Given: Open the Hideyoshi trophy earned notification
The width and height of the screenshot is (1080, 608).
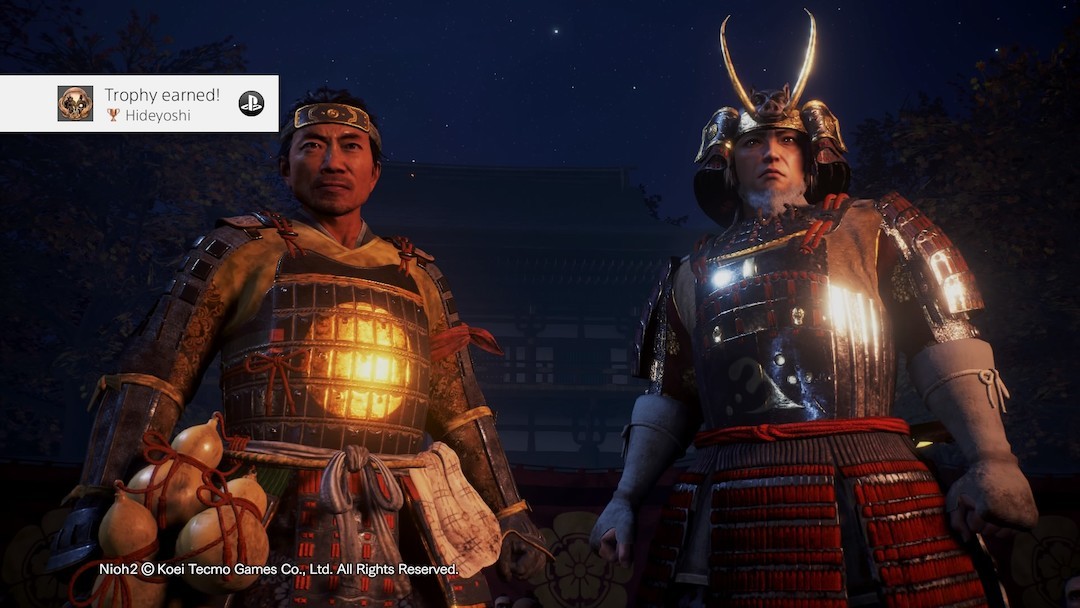Looking at the screenshot, I should coord(162,104).
